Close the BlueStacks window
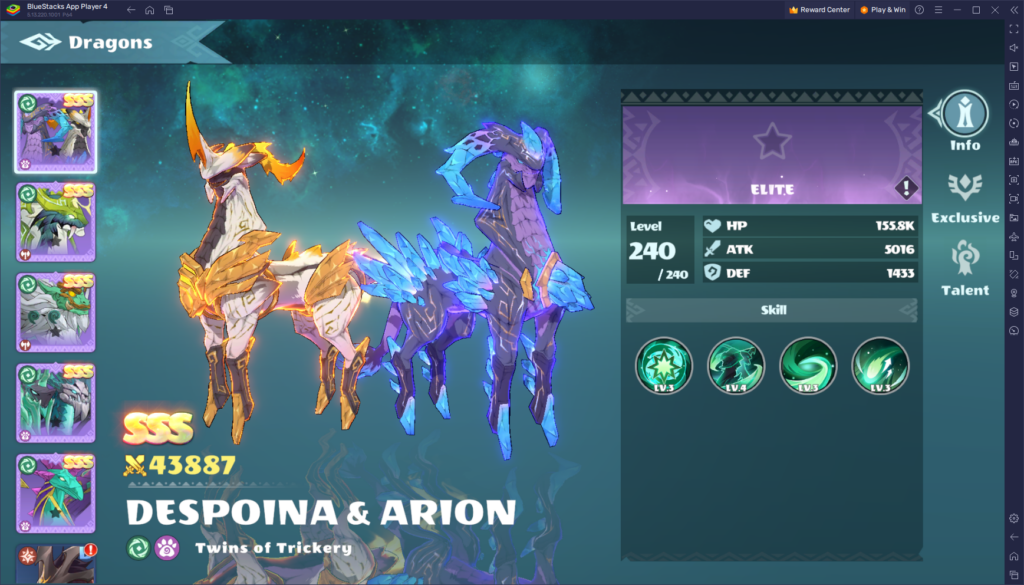This screenshot has height=585, width=1024. click(994, 9)
